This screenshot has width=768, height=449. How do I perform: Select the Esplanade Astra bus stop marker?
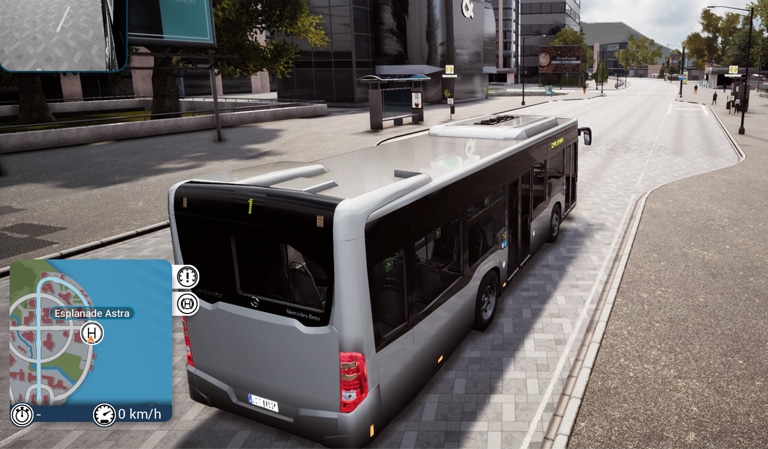pyautogui.click(x=92, y=333)
